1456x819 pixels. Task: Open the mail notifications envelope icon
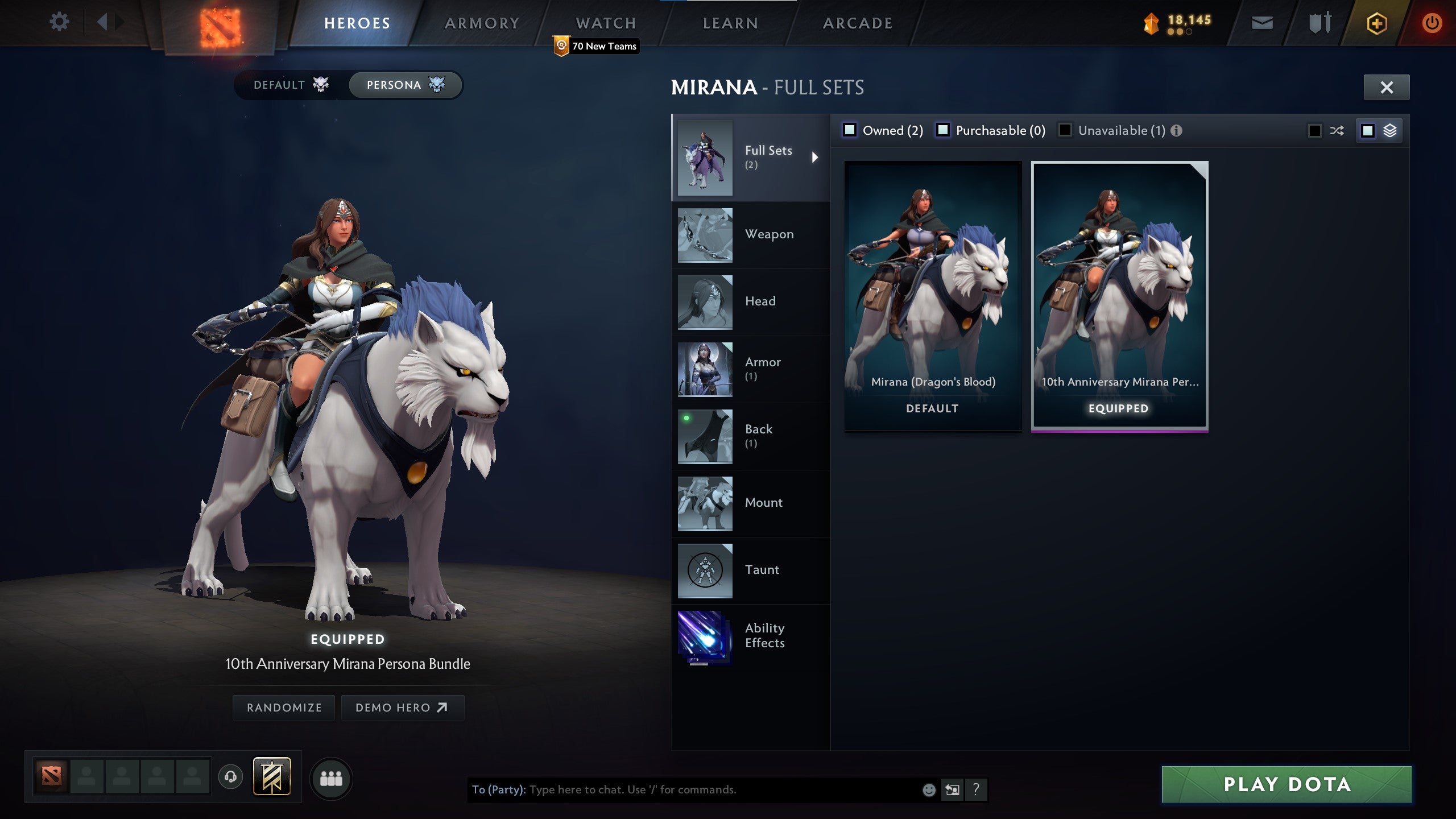1261,23
